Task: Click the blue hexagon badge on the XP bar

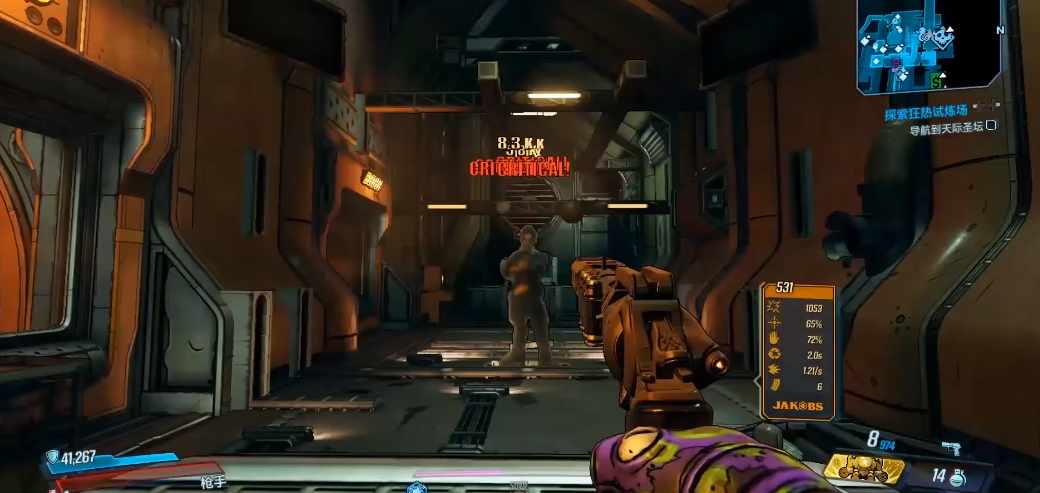Action: [416, 487]
